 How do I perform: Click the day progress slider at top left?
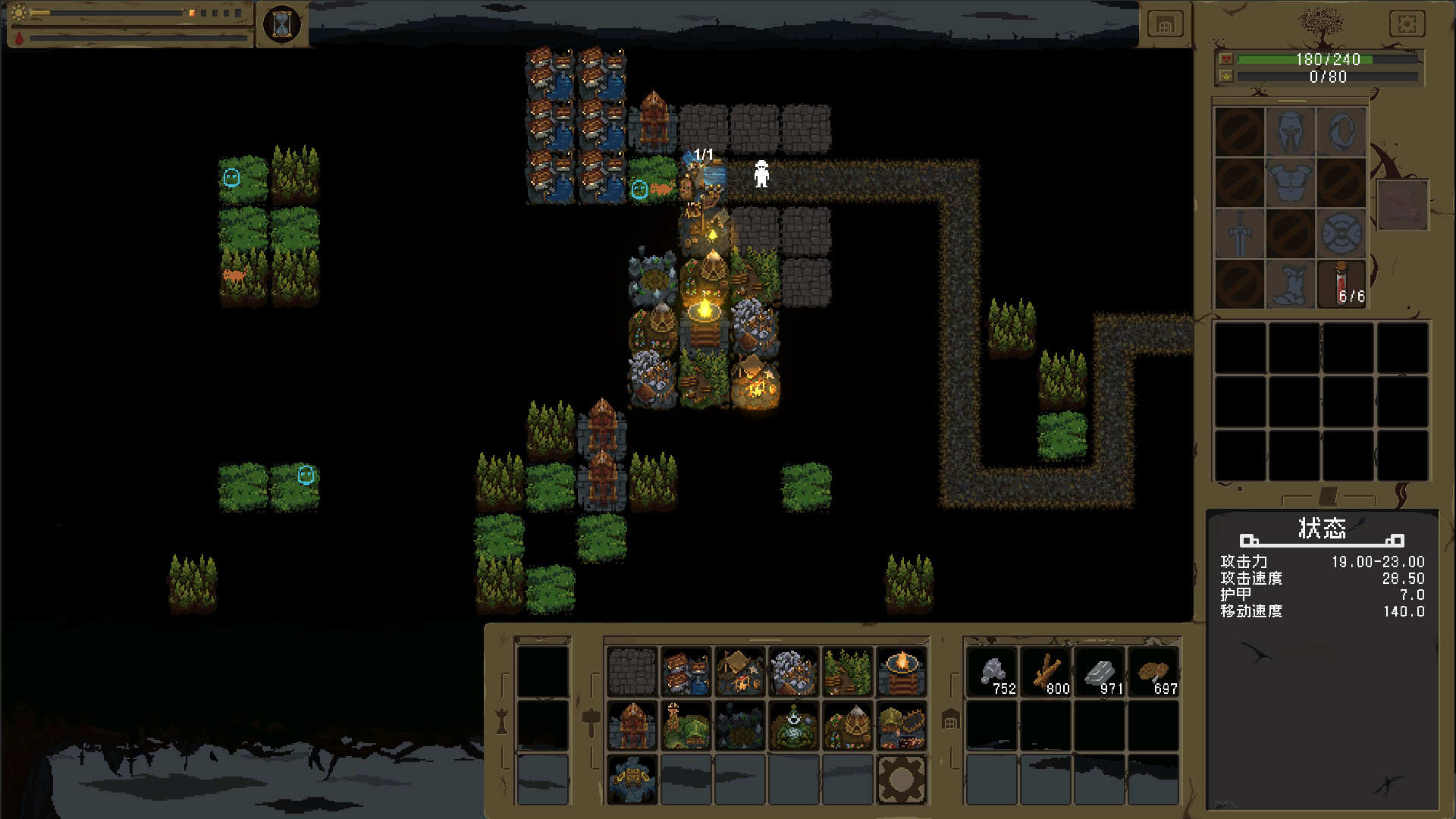114,11
